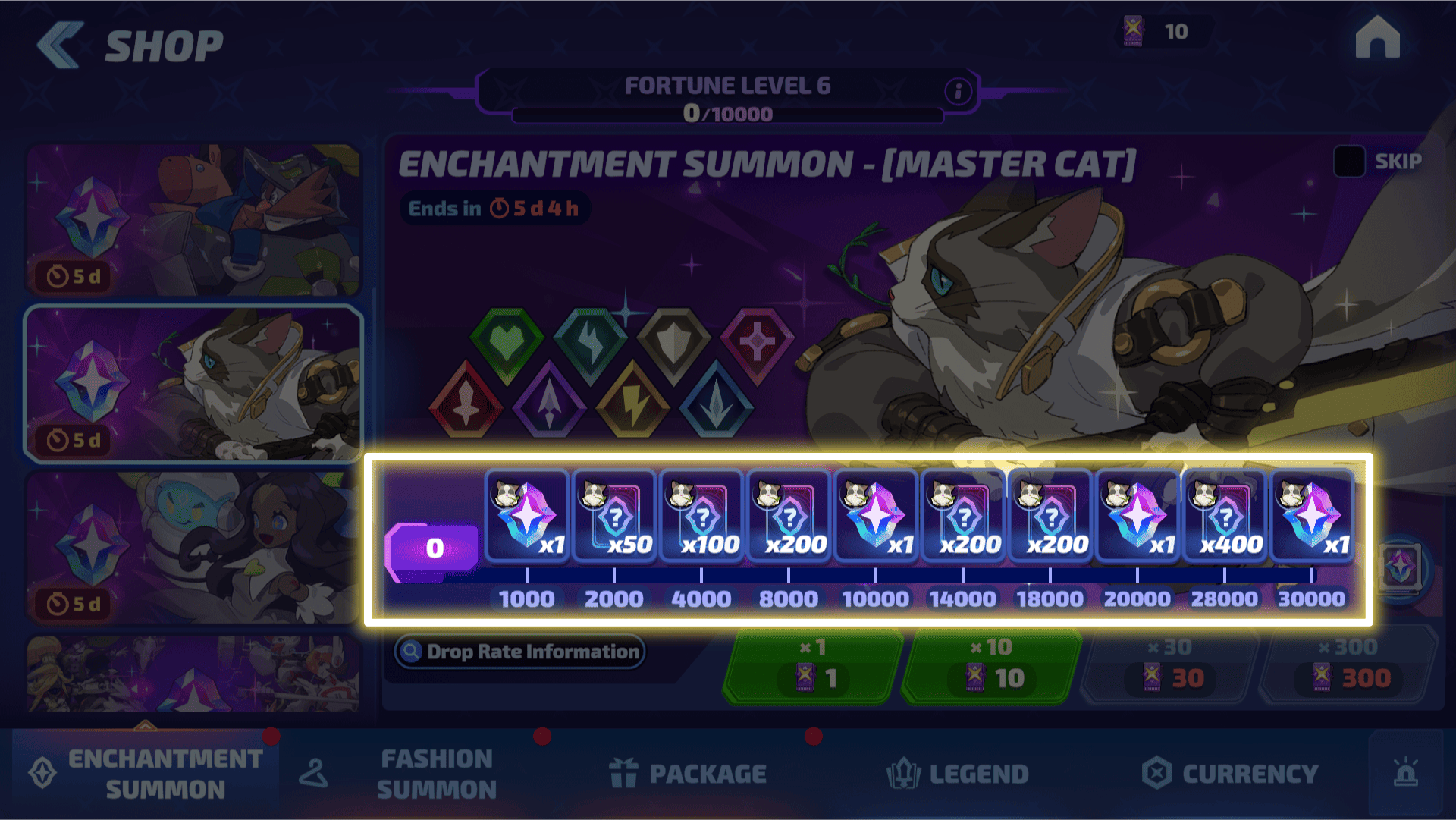Open Drop Rate Information
Screen dimensions: 1456x820
520,652
